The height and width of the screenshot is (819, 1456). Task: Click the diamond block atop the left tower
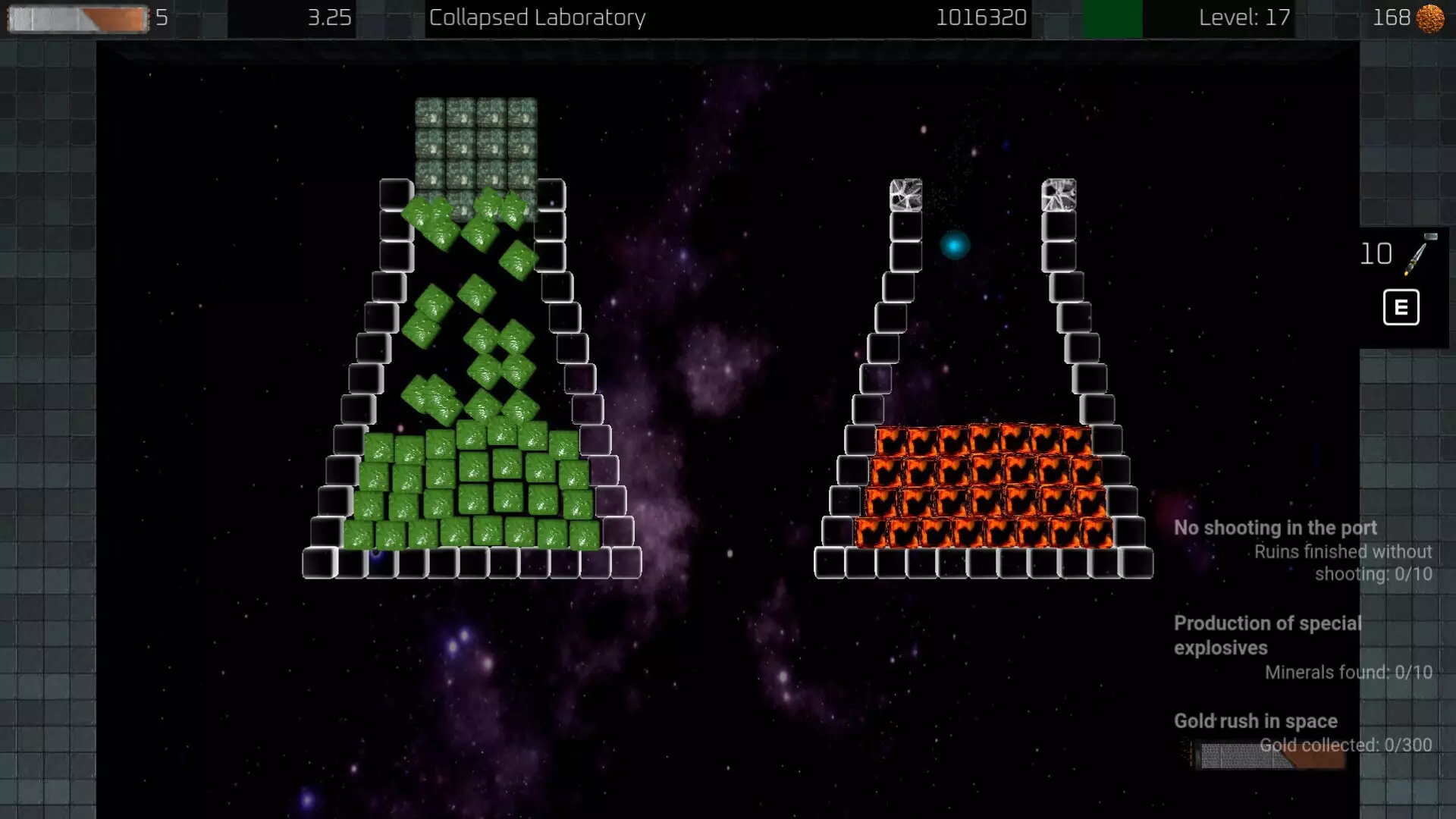[x=905, y=196]
